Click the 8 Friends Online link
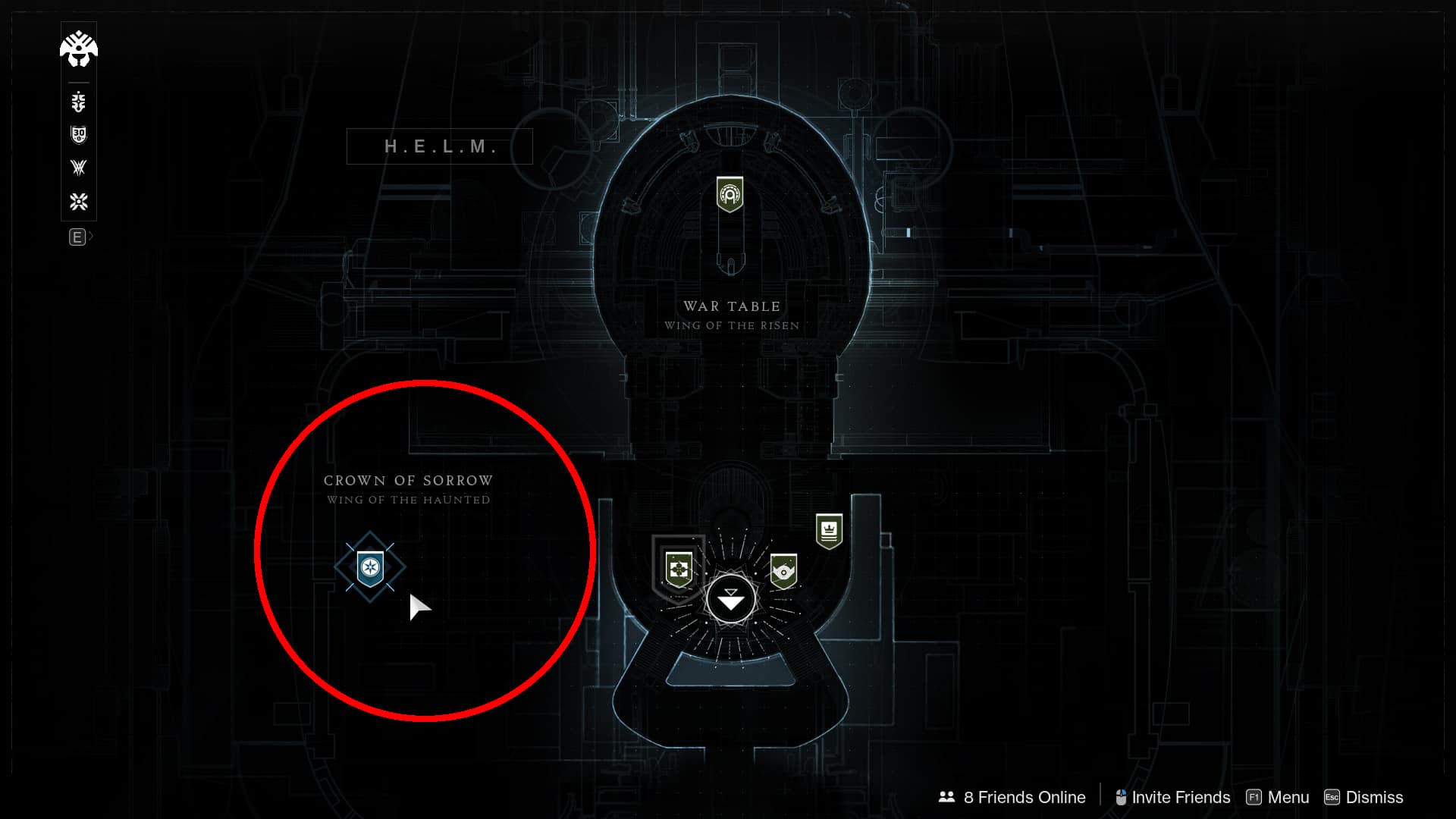 1024,797
